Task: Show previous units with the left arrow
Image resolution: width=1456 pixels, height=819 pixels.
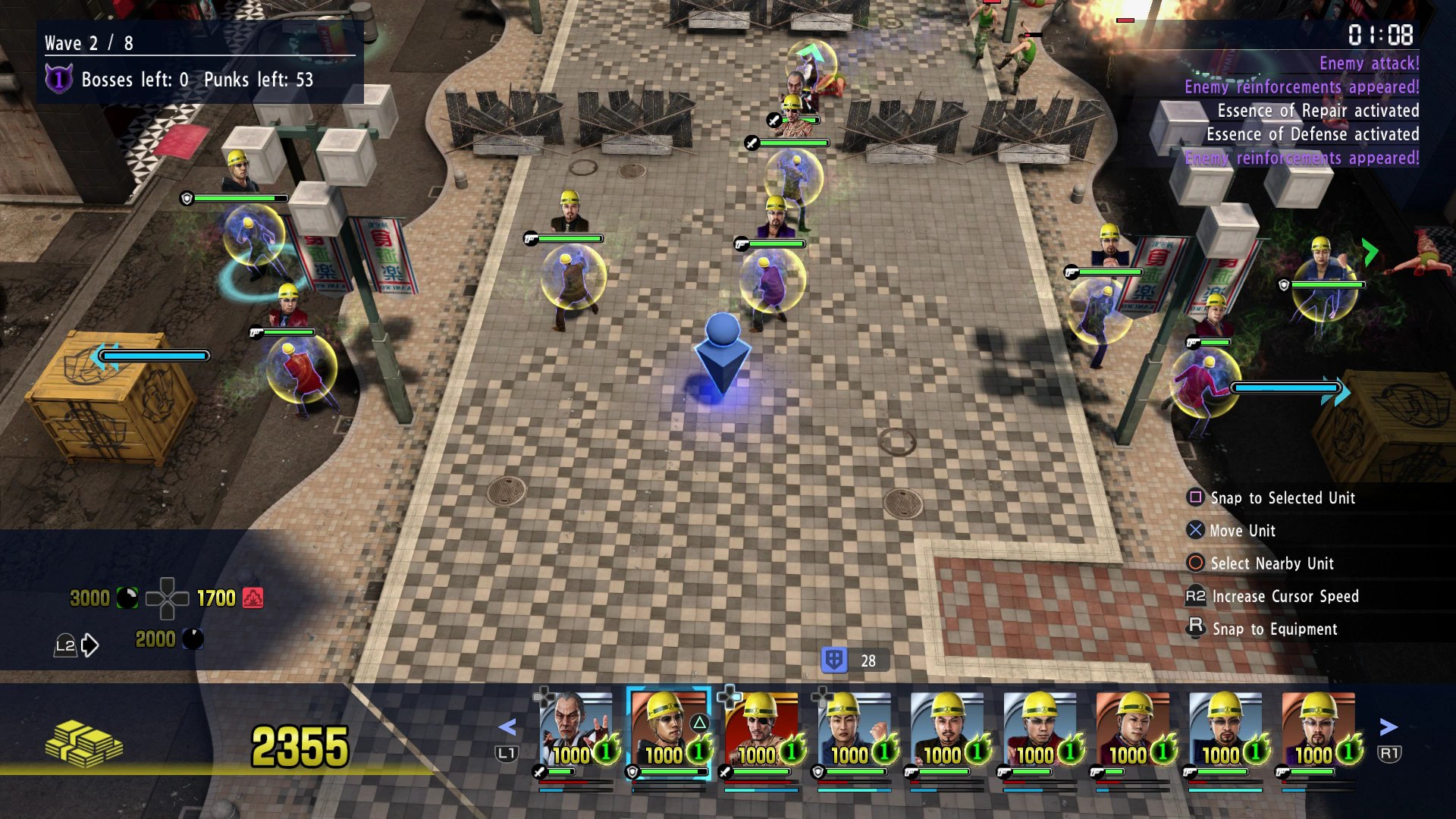Action: [507, 728]
